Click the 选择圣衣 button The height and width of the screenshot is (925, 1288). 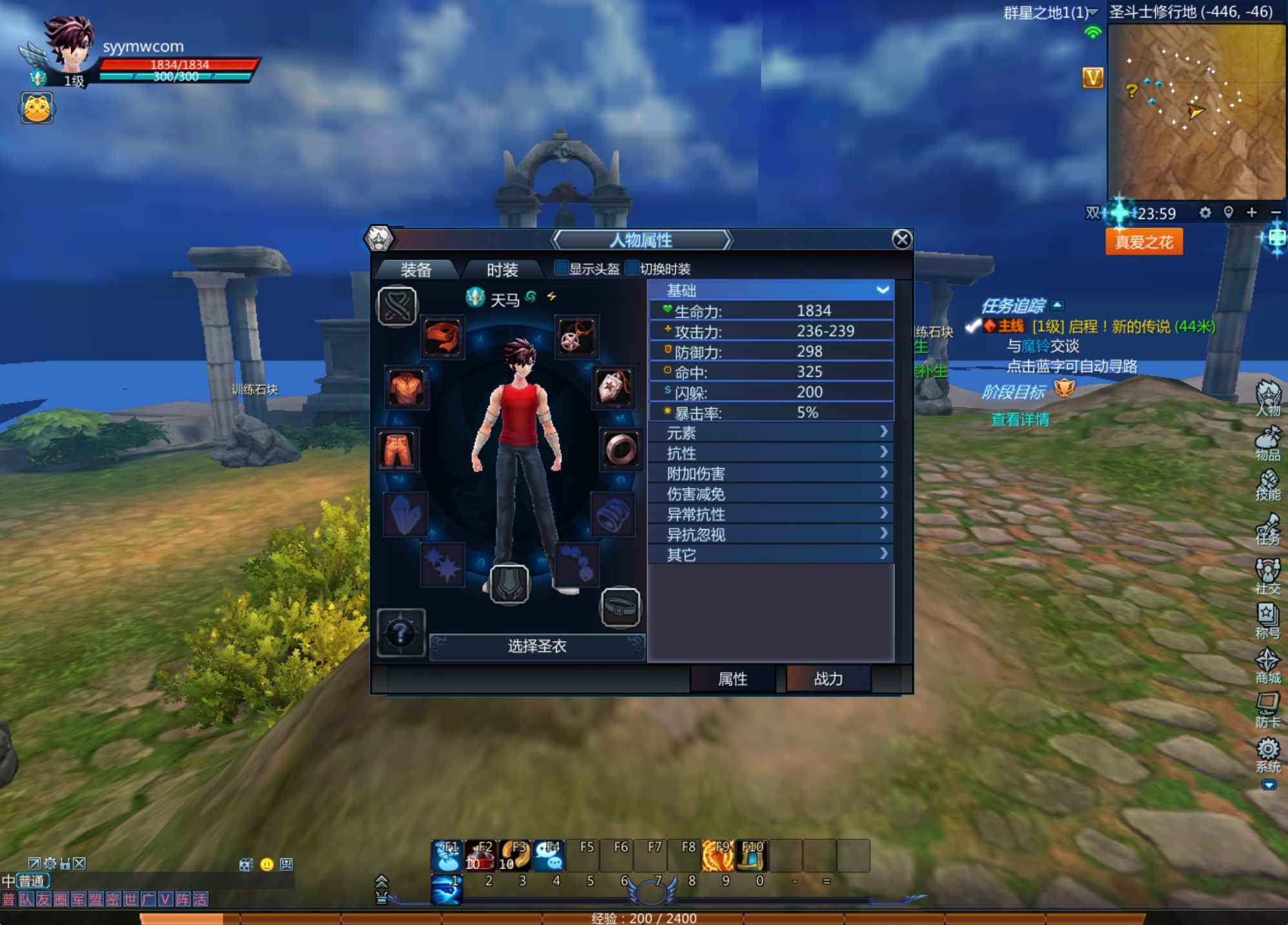(537, 647)
